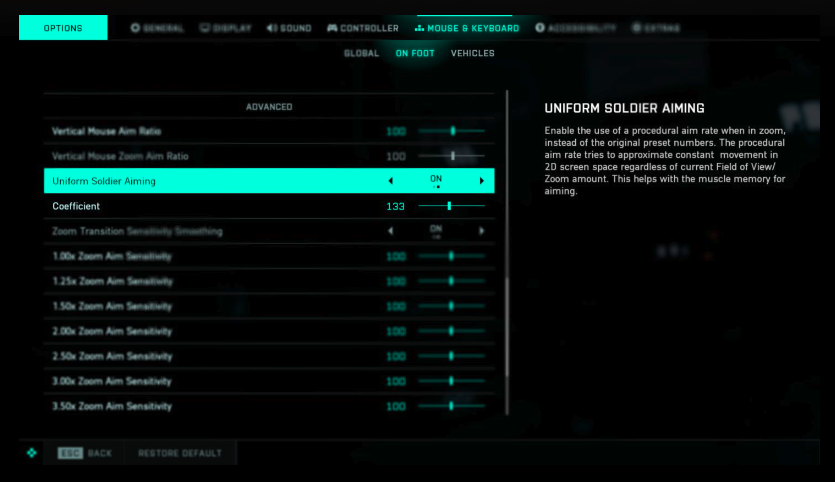Open the Accessibility tab
835x482 pixels.
575,28
